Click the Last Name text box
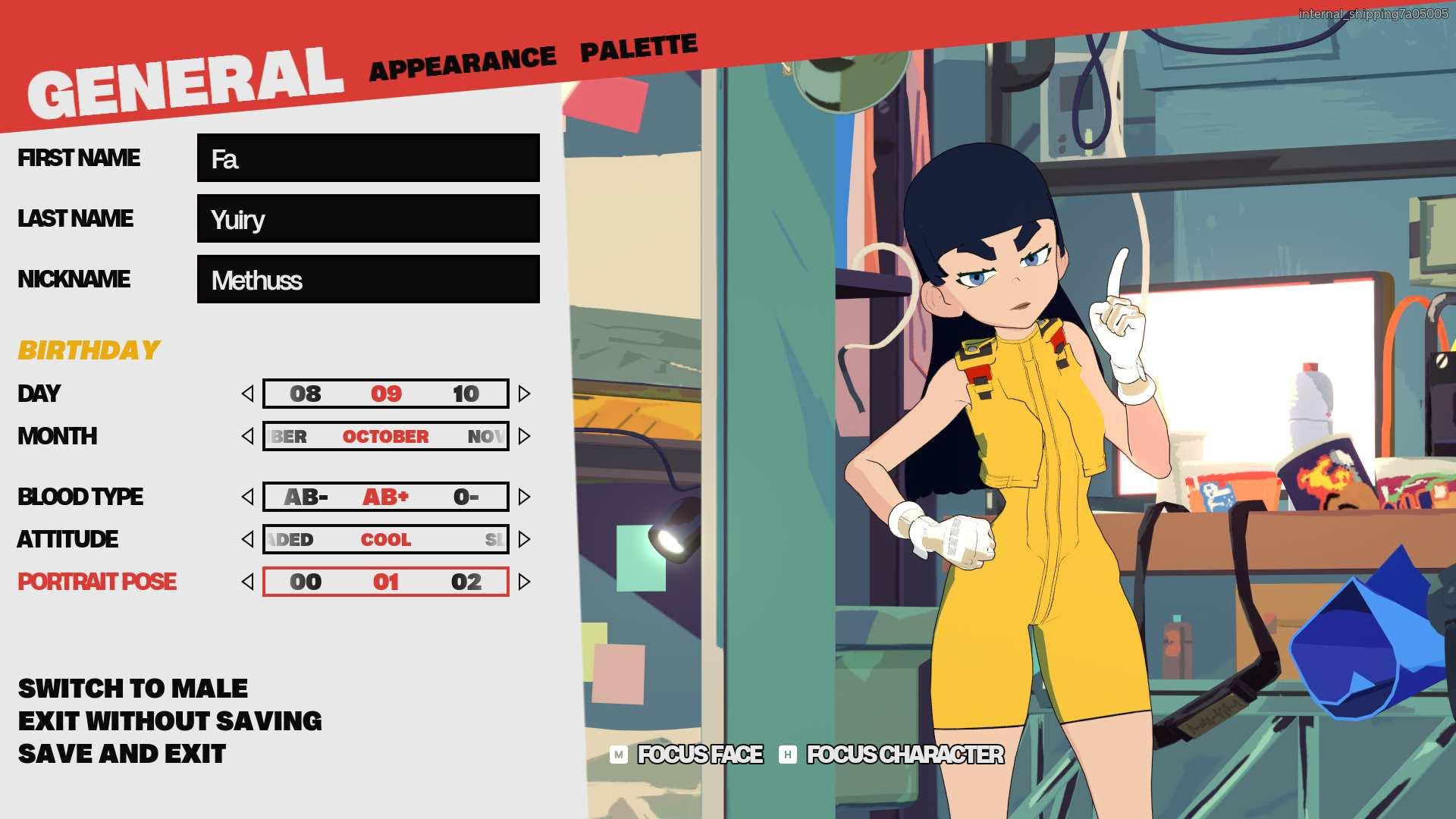This screenshot has width=1456, height=819. point(368,218)
